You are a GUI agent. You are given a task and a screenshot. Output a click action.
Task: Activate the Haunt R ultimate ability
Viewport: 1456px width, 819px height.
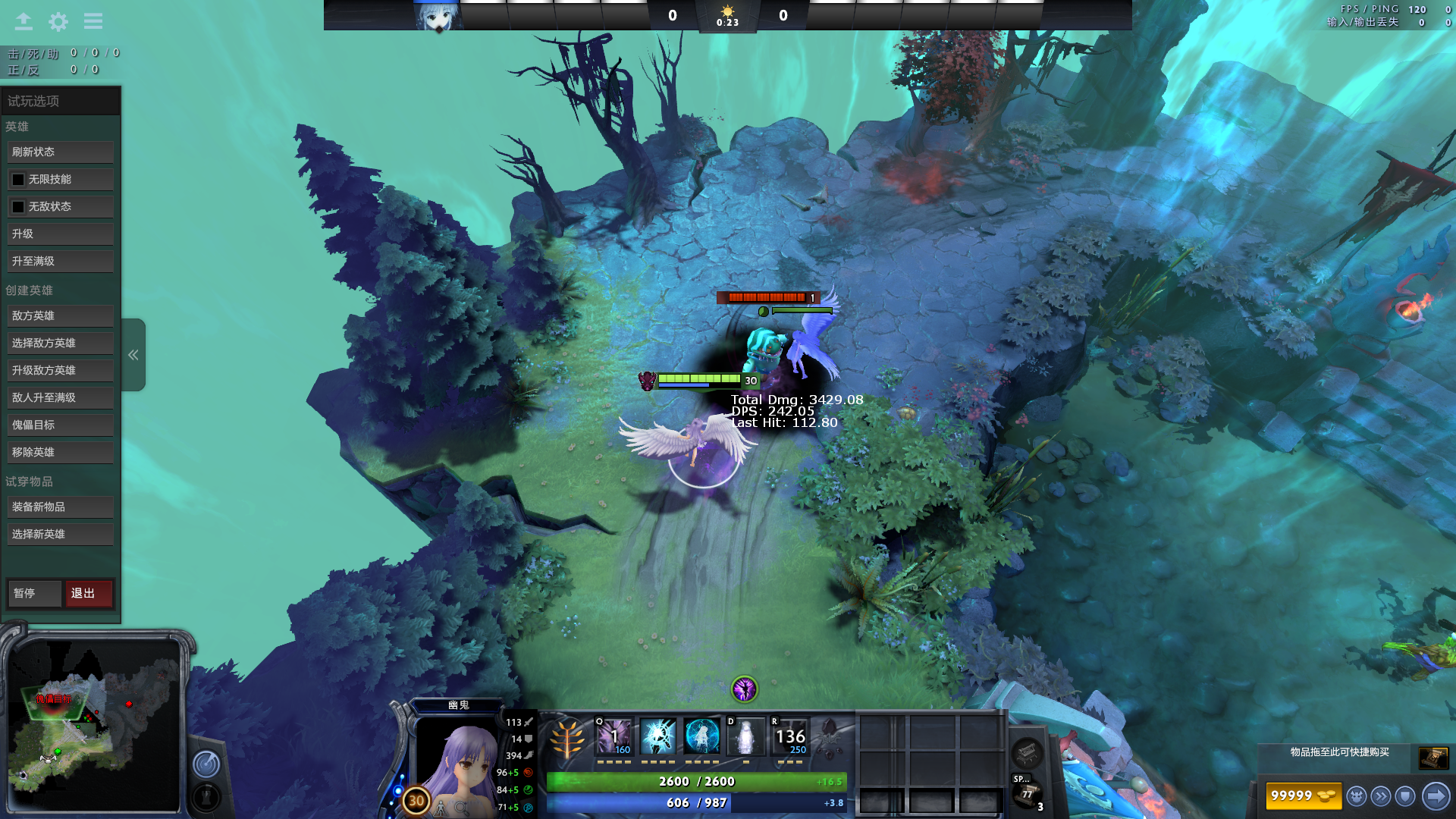coord(790,737)
